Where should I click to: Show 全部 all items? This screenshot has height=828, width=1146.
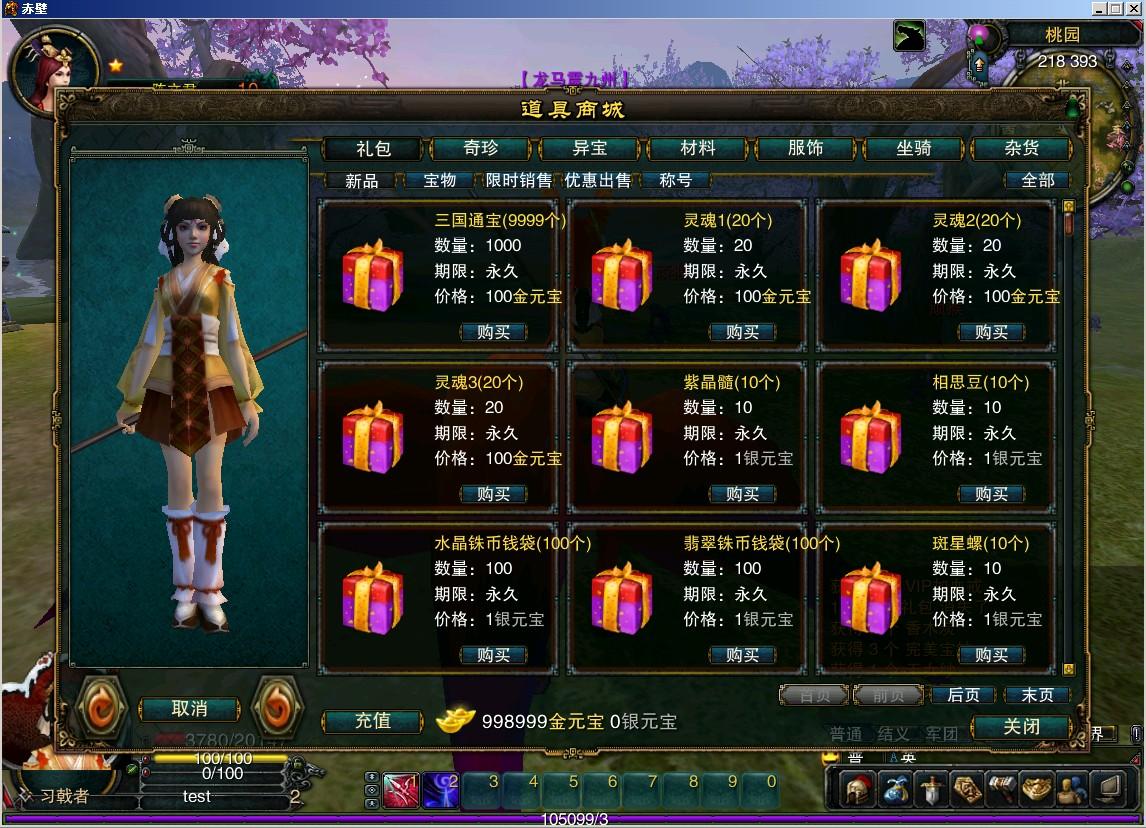click(1037, 180)
